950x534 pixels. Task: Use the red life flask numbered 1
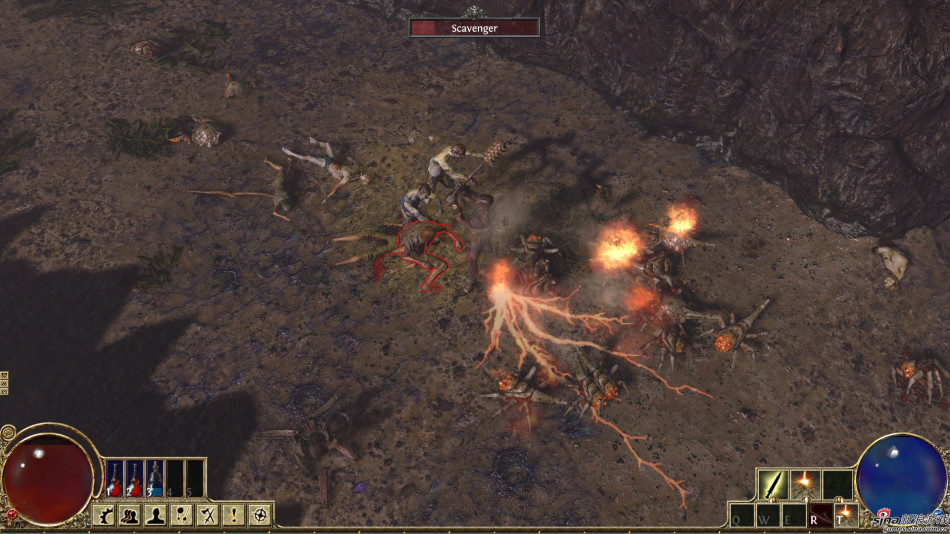pyautogui.click(x=115, y=478)
